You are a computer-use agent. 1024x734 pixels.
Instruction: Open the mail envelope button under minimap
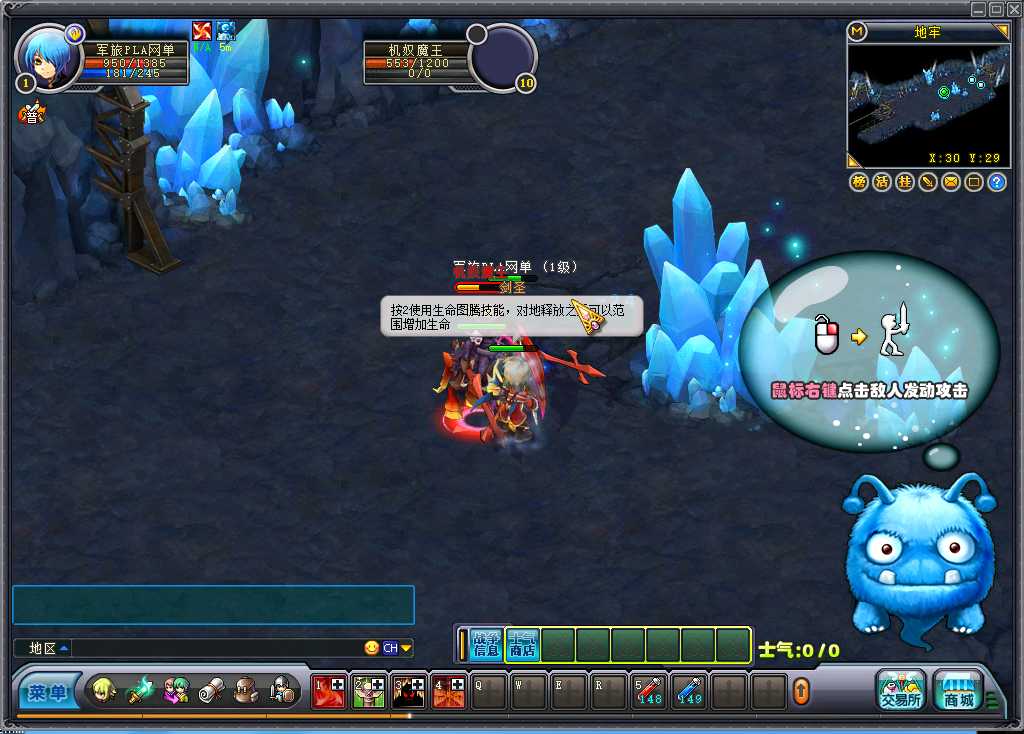point(950,182)
